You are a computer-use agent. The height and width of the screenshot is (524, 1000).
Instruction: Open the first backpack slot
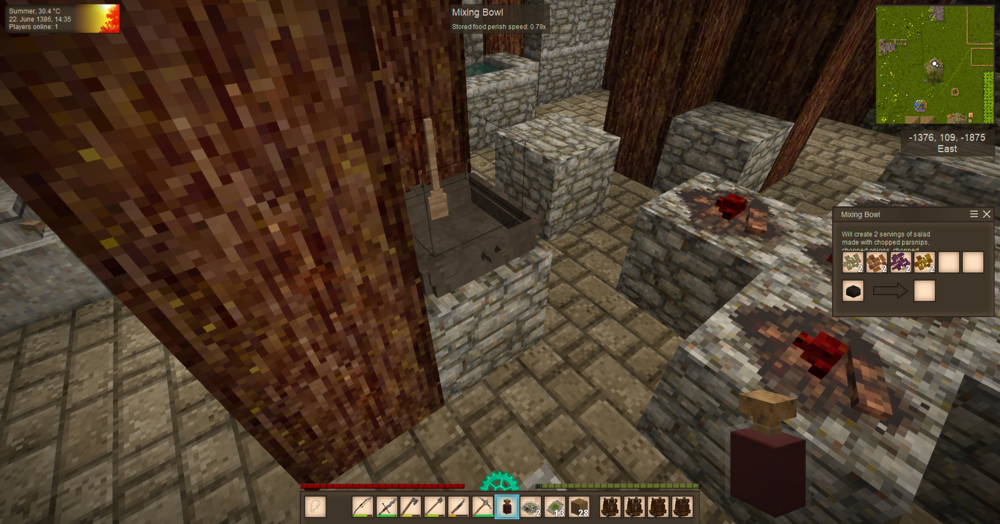[x=611, y=506]
